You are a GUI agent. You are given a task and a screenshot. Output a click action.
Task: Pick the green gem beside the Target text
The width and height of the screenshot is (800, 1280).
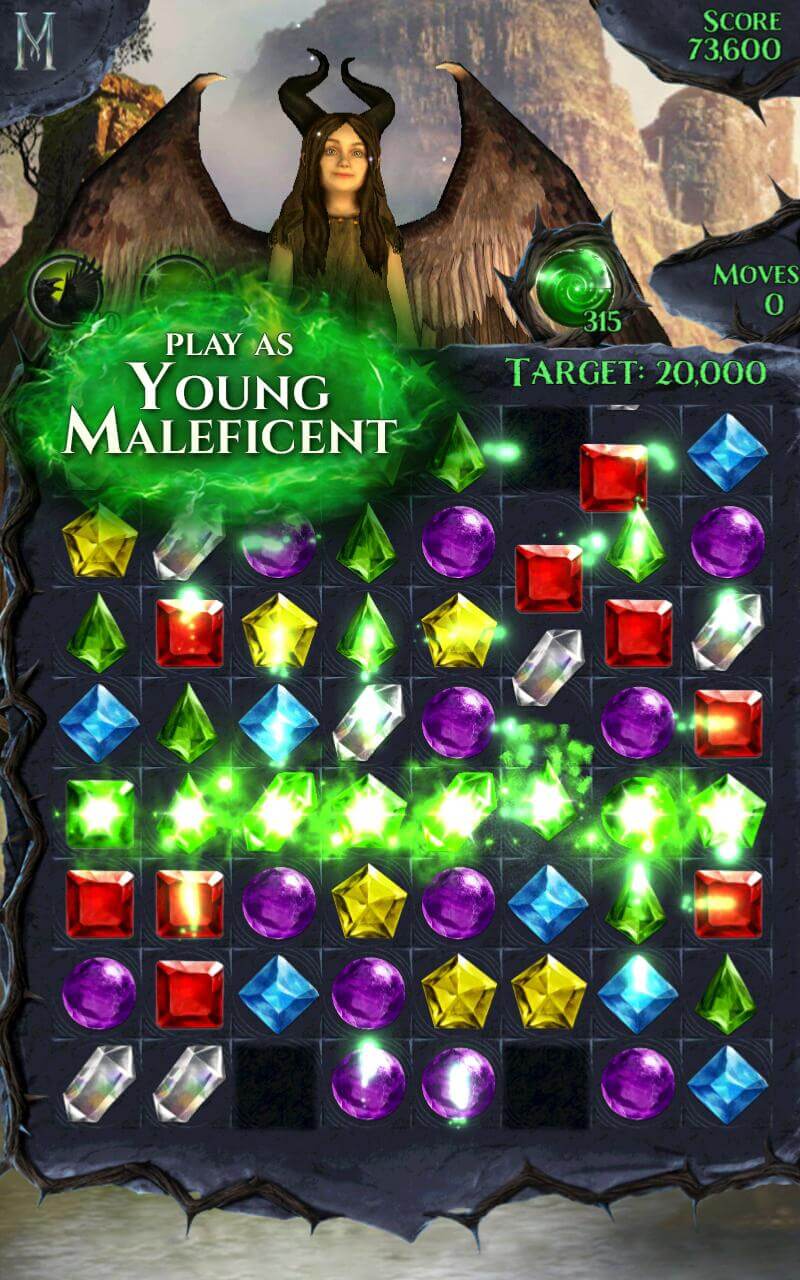458,452
